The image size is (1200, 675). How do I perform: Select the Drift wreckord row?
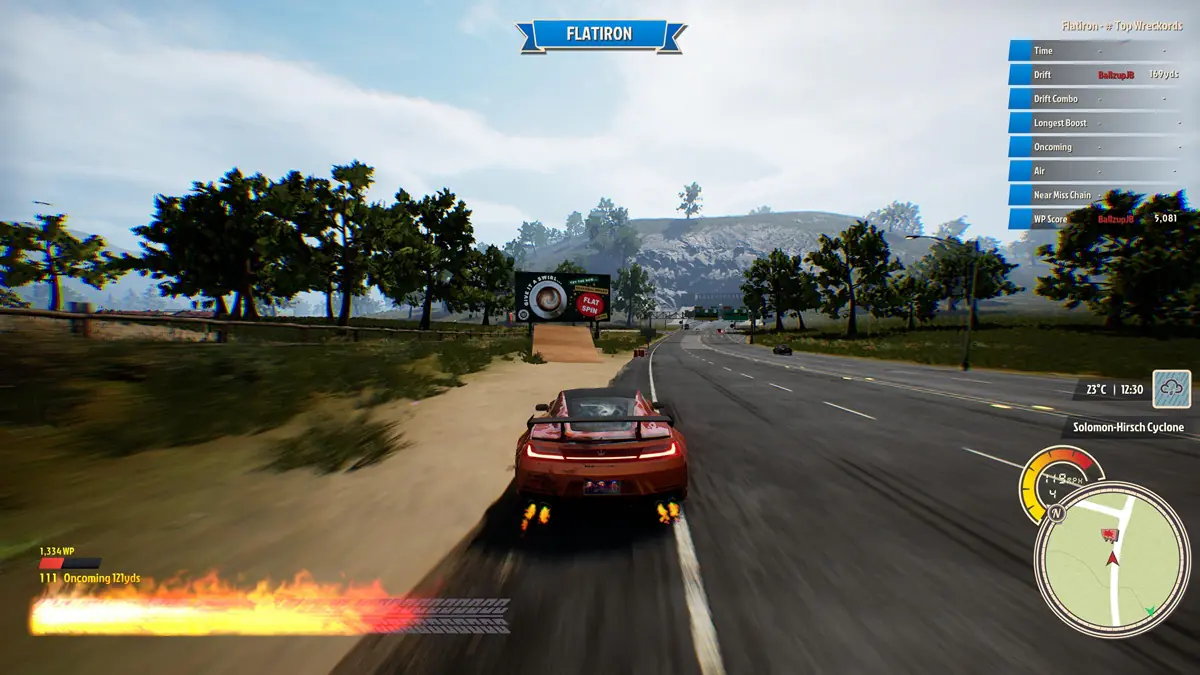[1096, 75]
